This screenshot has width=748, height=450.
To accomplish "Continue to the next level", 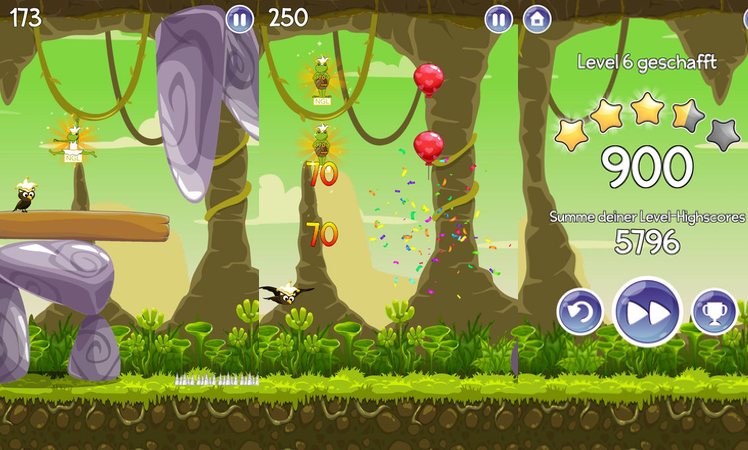I will pyautogui.click(x=647, y=312).
